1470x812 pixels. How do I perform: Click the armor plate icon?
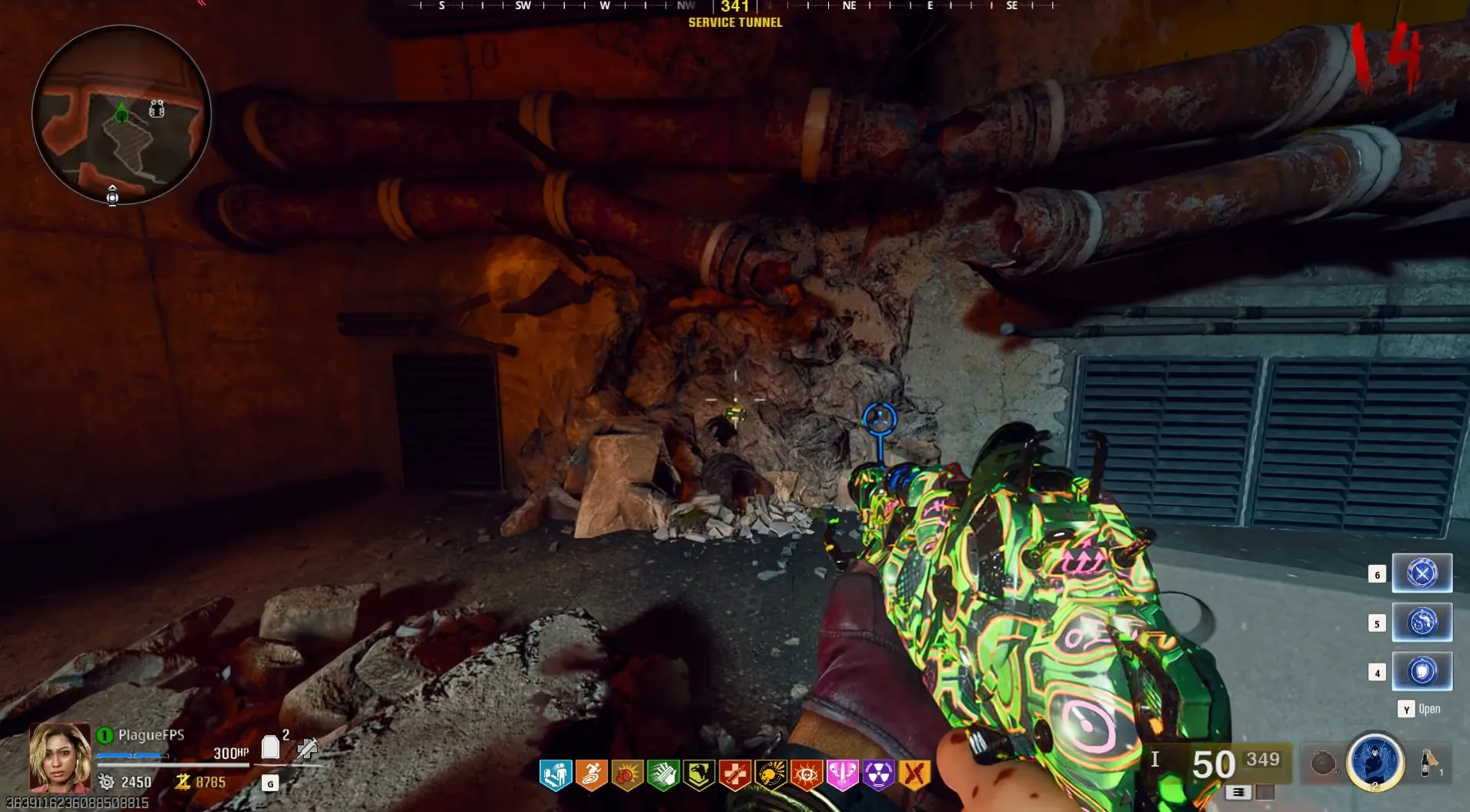click(x=270, y=747)
